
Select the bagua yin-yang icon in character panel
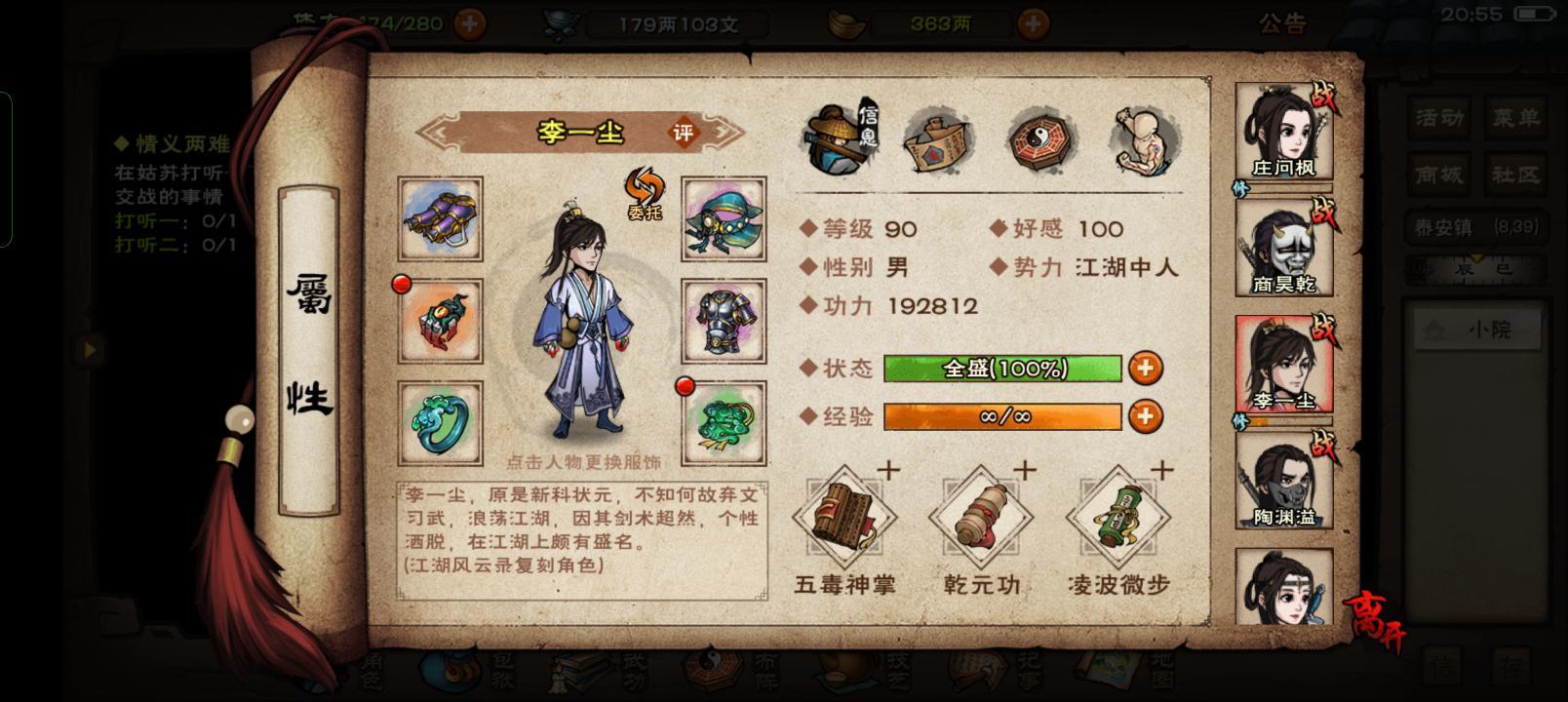1039,139
